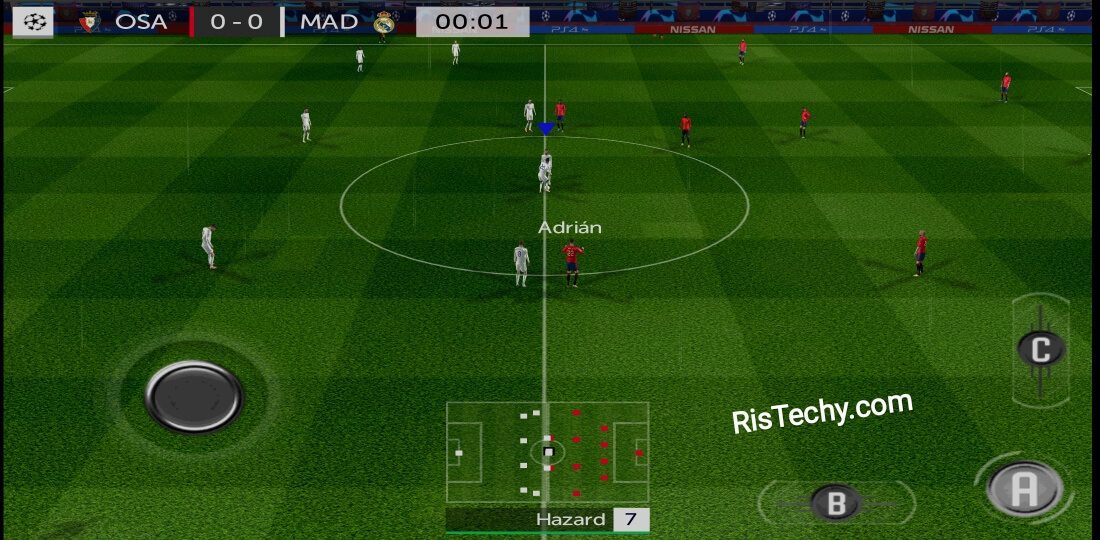This screenshot has width=1100, height=540.
Task: Click the pitch radar minimap
Action: point(547,453)
